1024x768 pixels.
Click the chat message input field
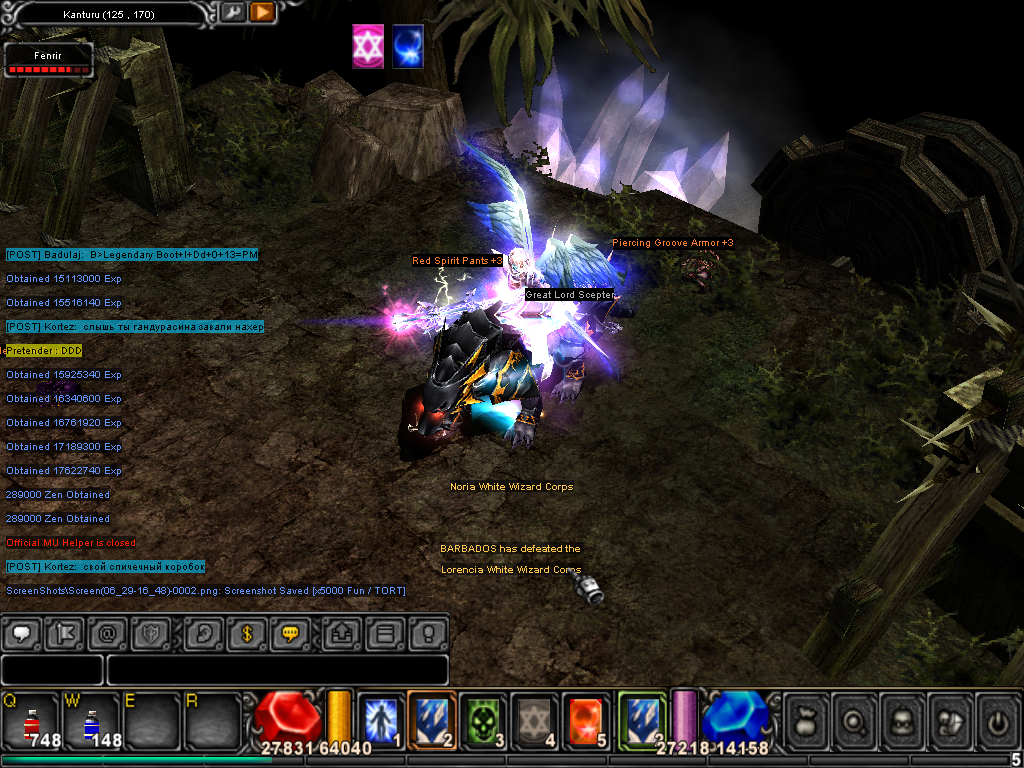tap(276, 670)
